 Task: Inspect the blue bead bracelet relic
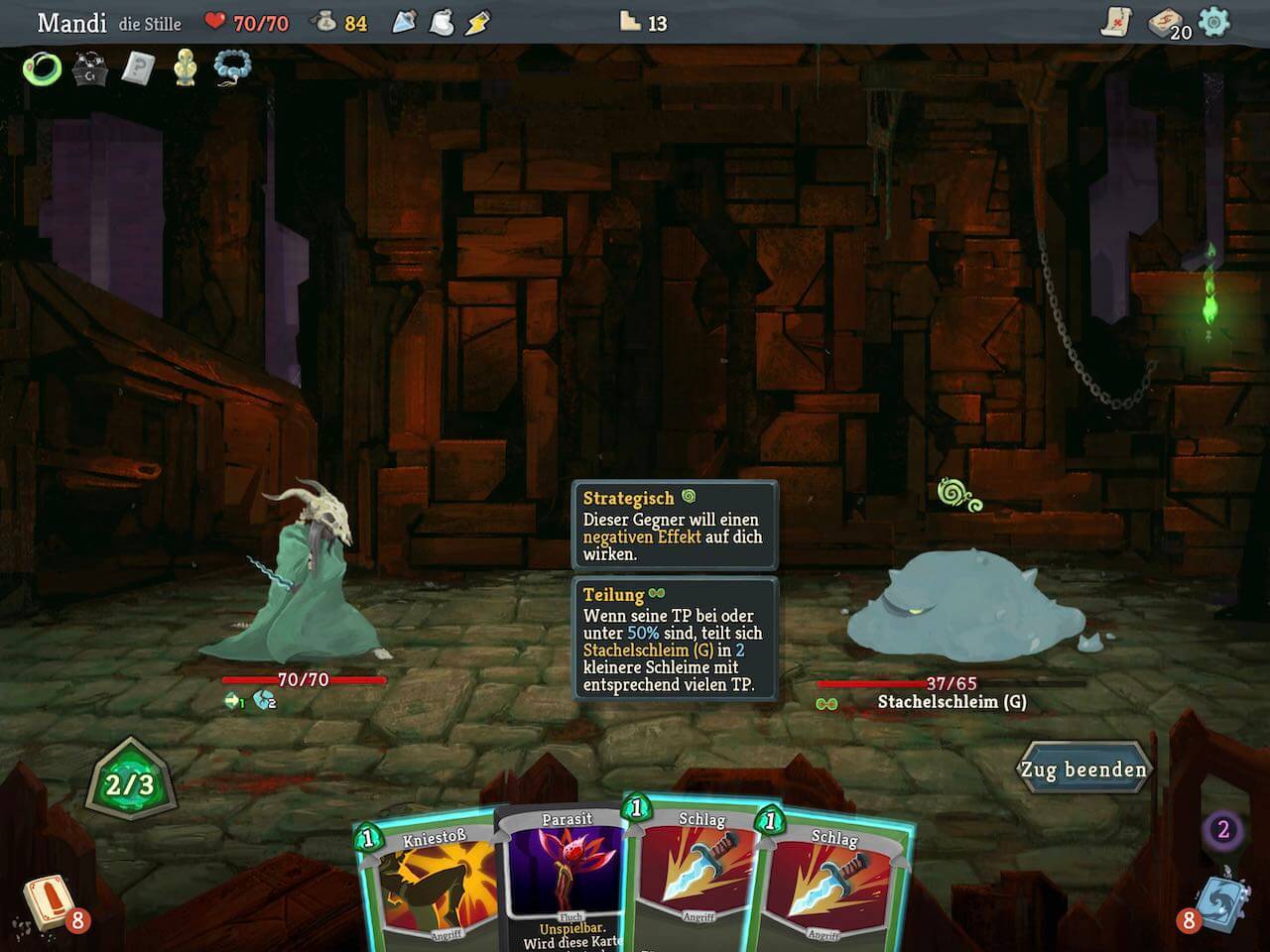(232, 68)
